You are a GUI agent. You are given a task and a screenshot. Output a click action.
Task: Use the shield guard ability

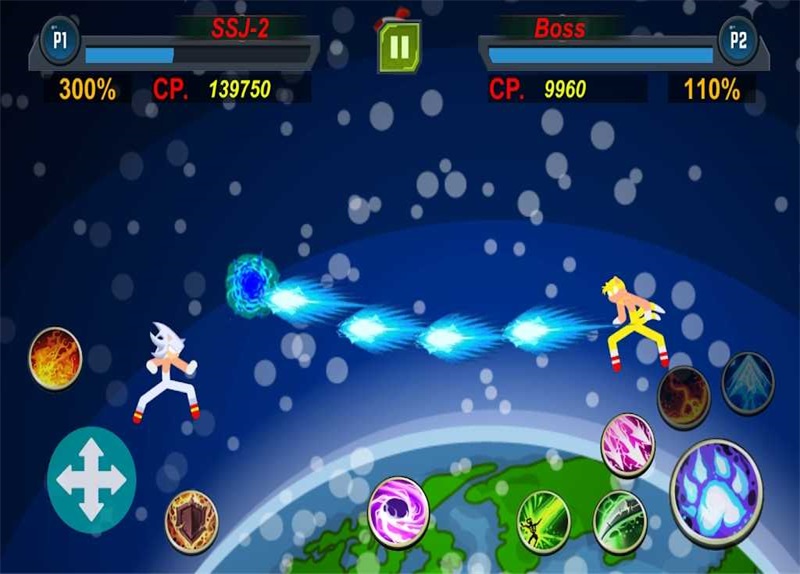point(191,518)
